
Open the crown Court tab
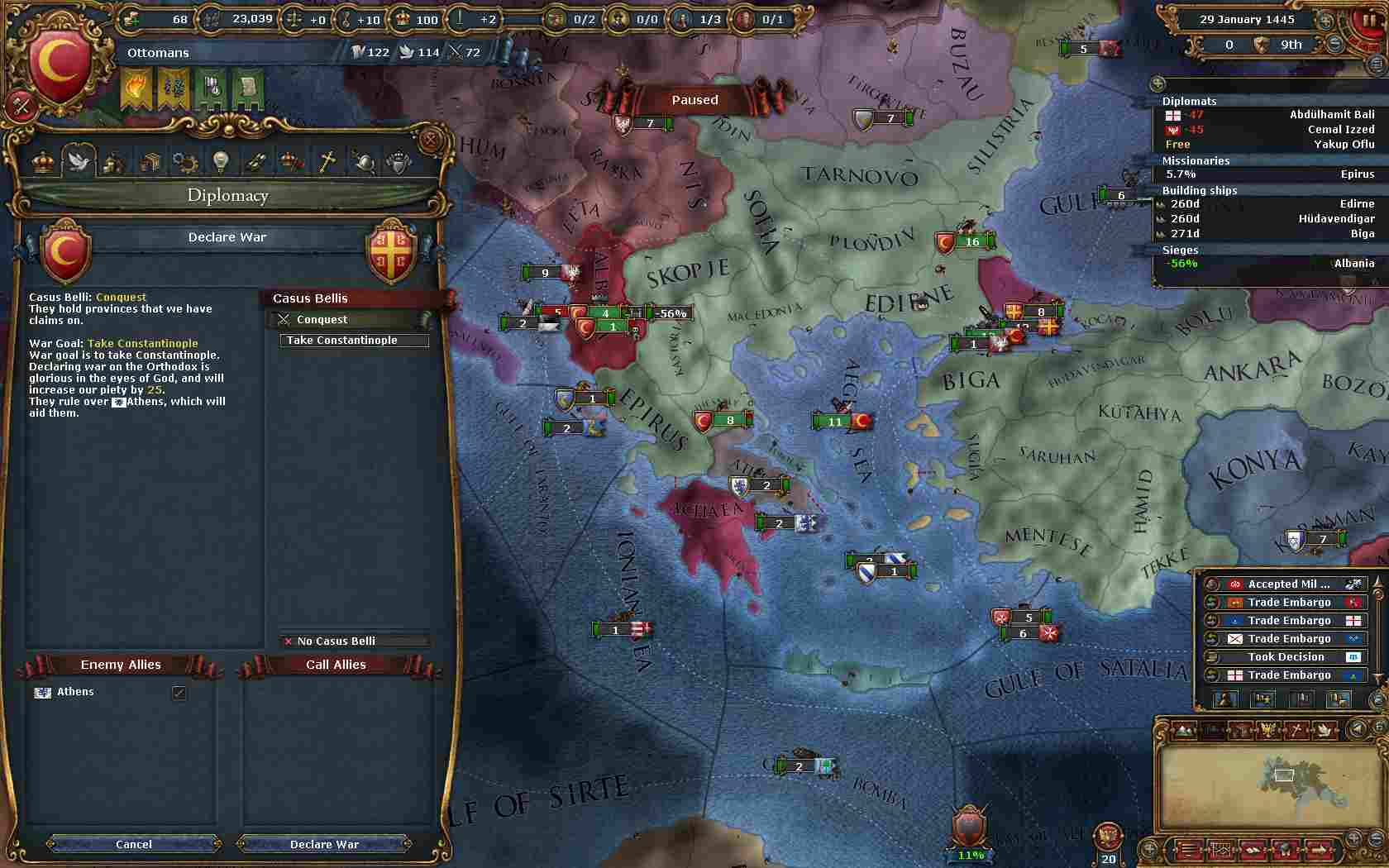coord(43,162)
